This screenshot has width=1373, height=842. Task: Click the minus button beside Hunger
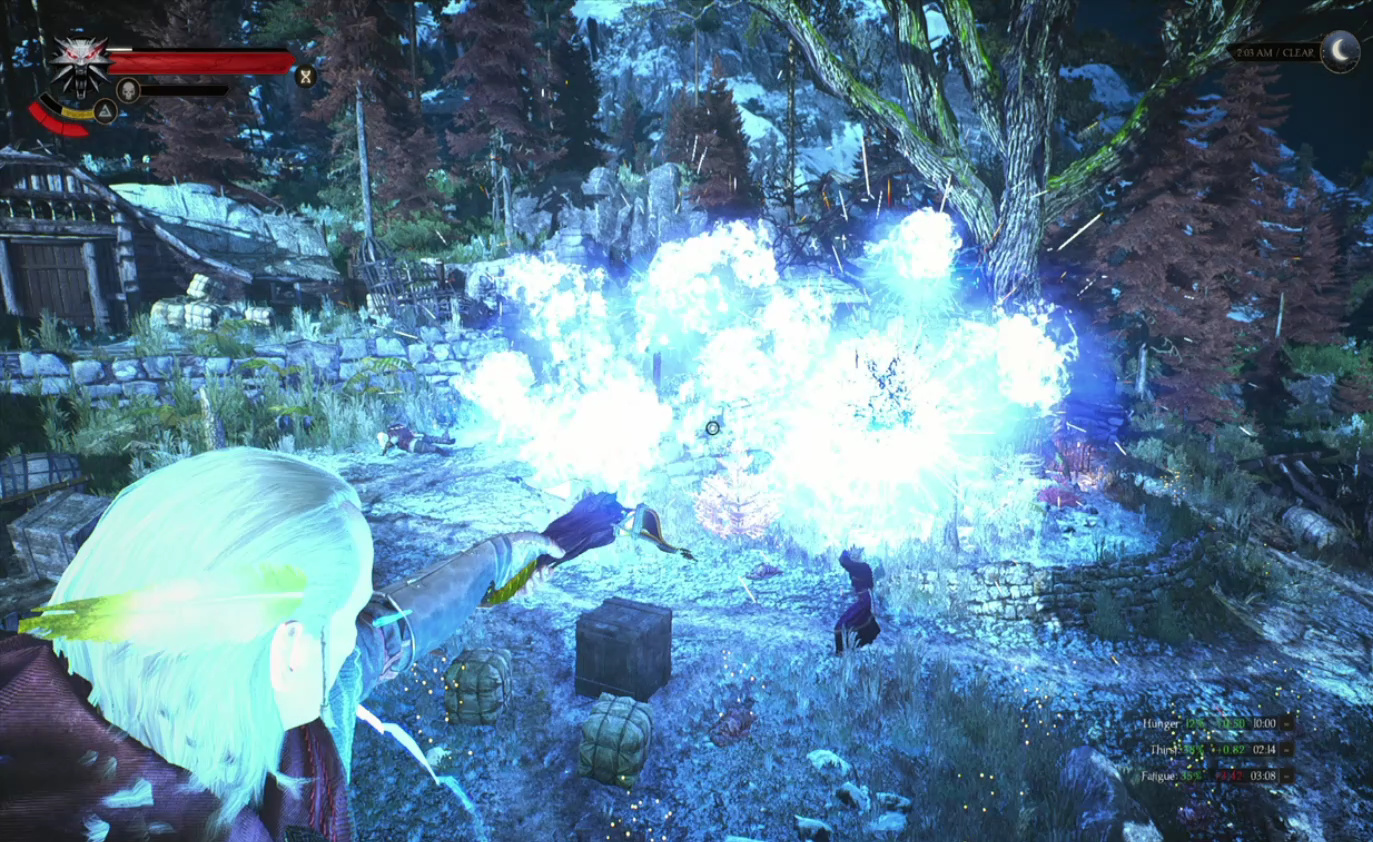1287,722
